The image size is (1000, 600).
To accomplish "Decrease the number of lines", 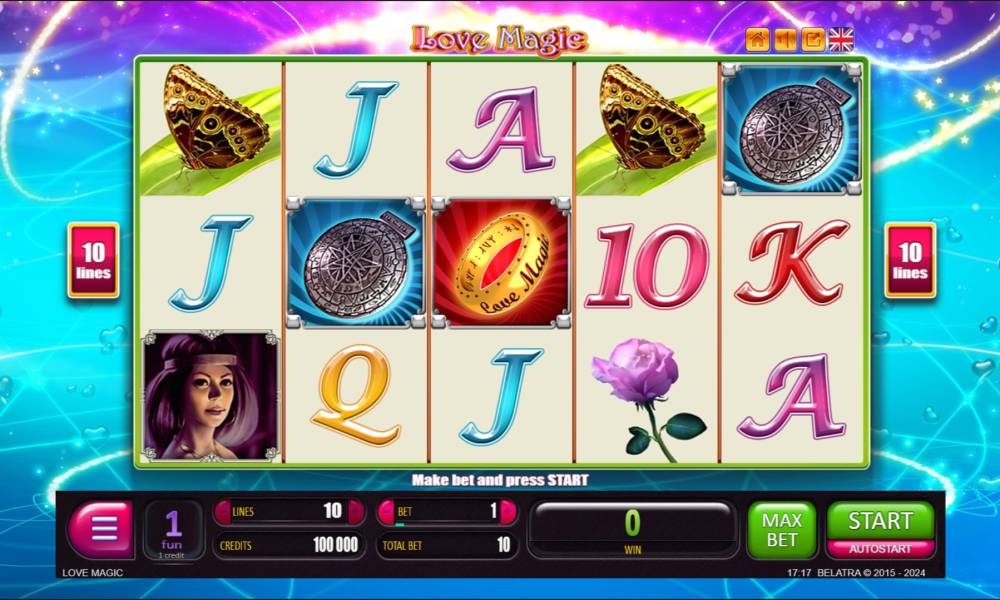I will [x=222, y=512].
